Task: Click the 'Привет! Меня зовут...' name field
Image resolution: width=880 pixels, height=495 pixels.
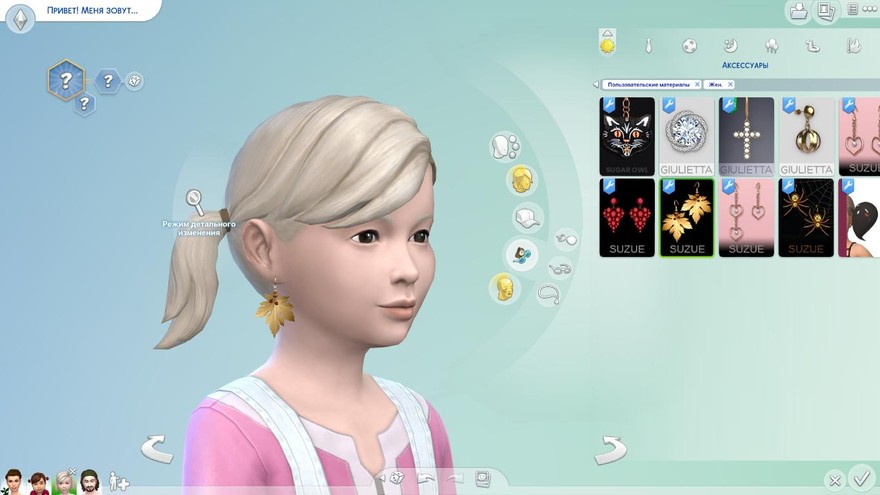Action: click(x=92, y=11)
